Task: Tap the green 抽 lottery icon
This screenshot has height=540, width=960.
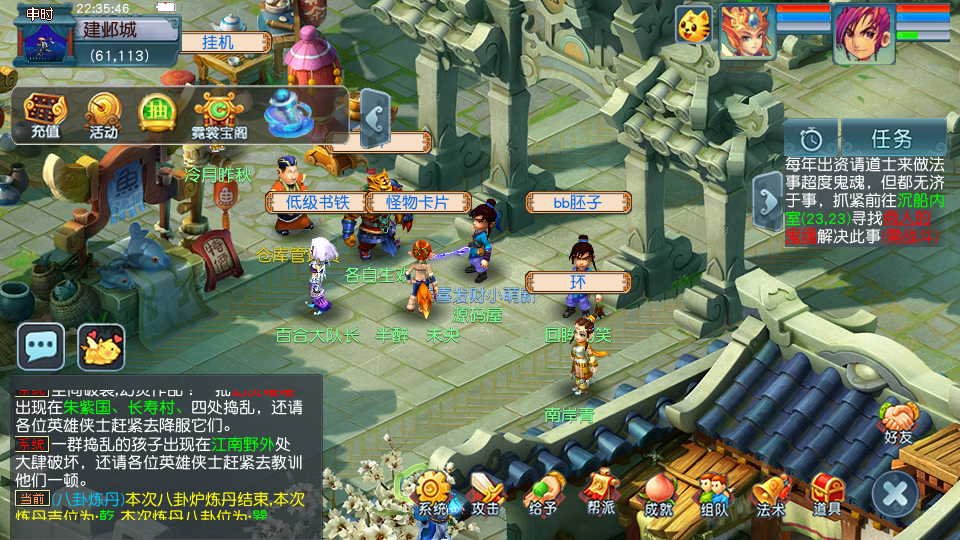Action: coord(156,112)
